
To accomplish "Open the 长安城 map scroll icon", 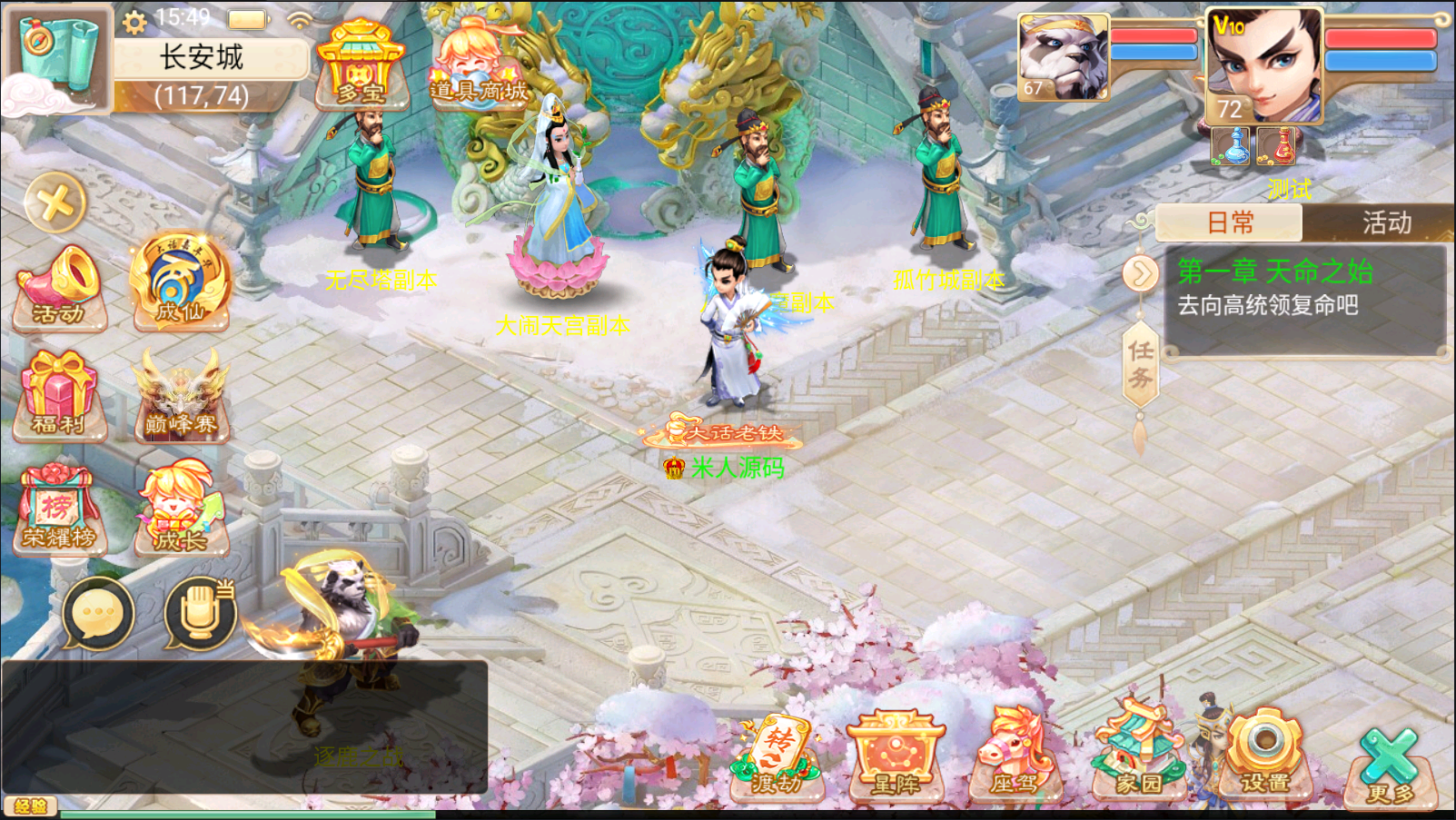I will 56,56.
